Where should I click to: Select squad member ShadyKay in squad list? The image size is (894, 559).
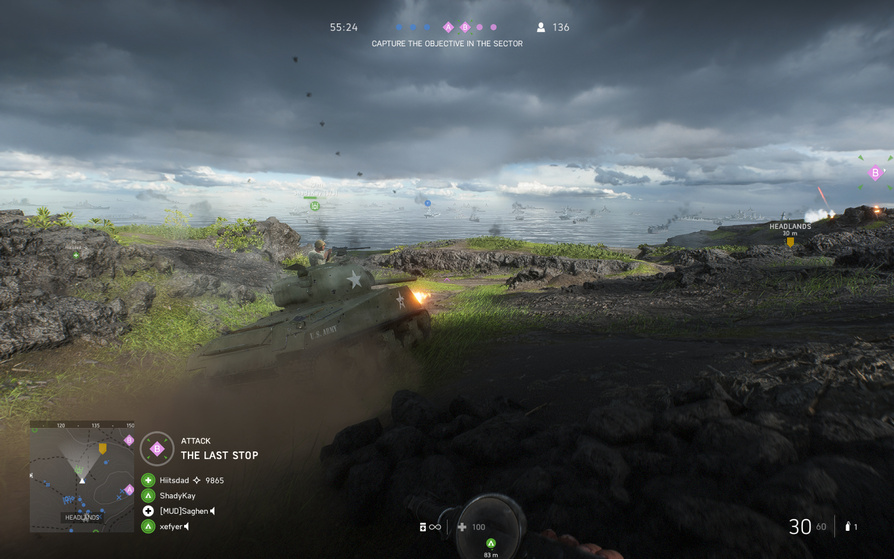(x=177, y=496)
